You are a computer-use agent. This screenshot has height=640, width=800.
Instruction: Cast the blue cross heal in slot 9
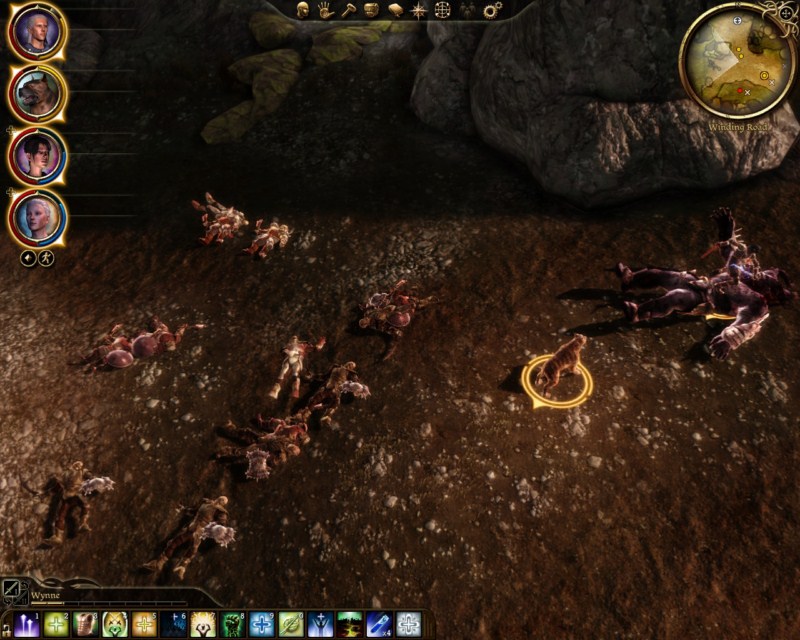pos(262,625)
